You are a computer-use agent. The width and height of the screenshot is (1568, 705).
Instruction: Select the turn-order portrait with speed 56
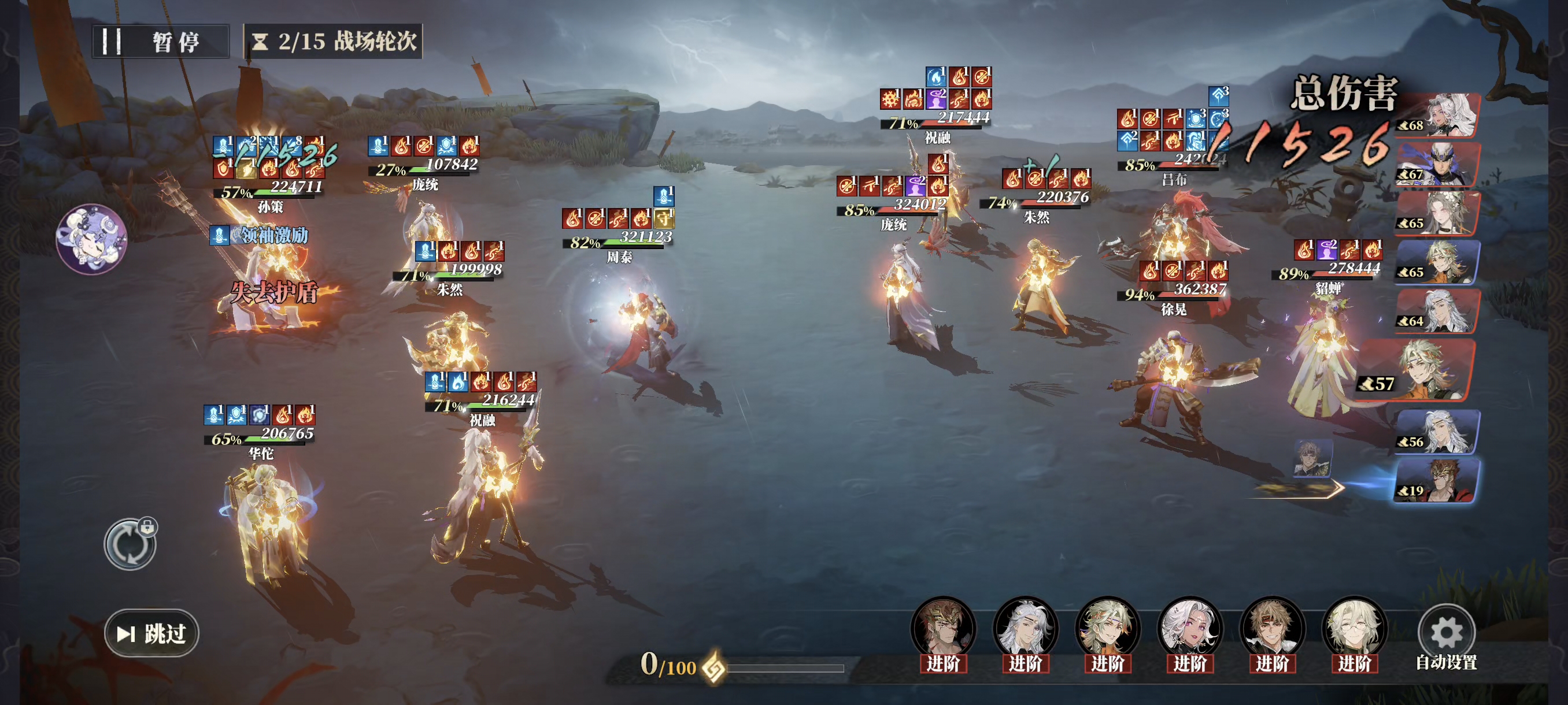click(1438, 432)
